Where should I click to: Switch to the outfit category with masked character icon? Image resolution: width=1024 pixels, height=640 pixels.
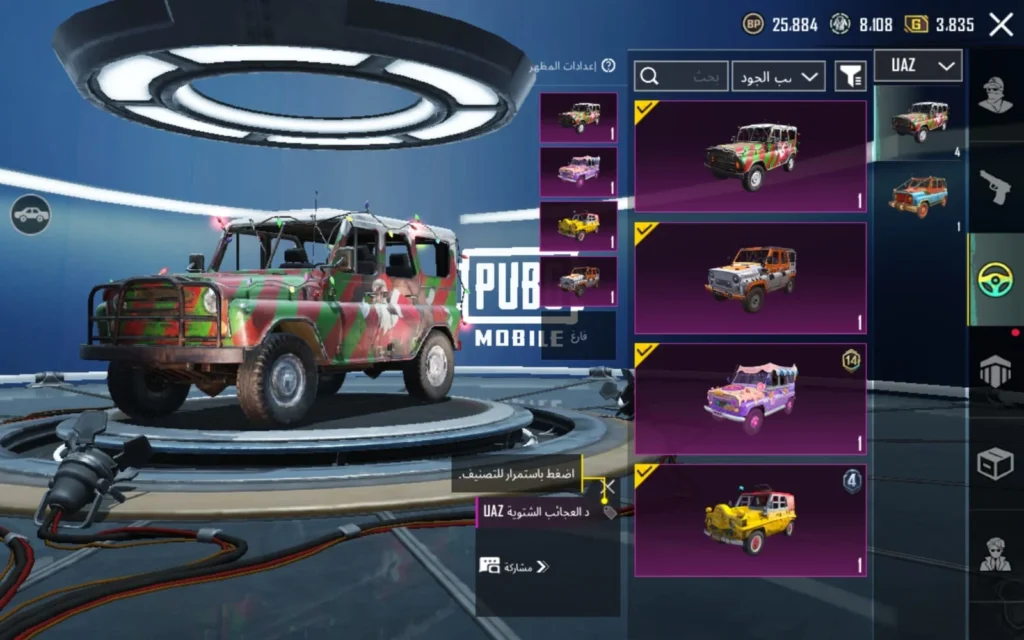pos(995,98)
